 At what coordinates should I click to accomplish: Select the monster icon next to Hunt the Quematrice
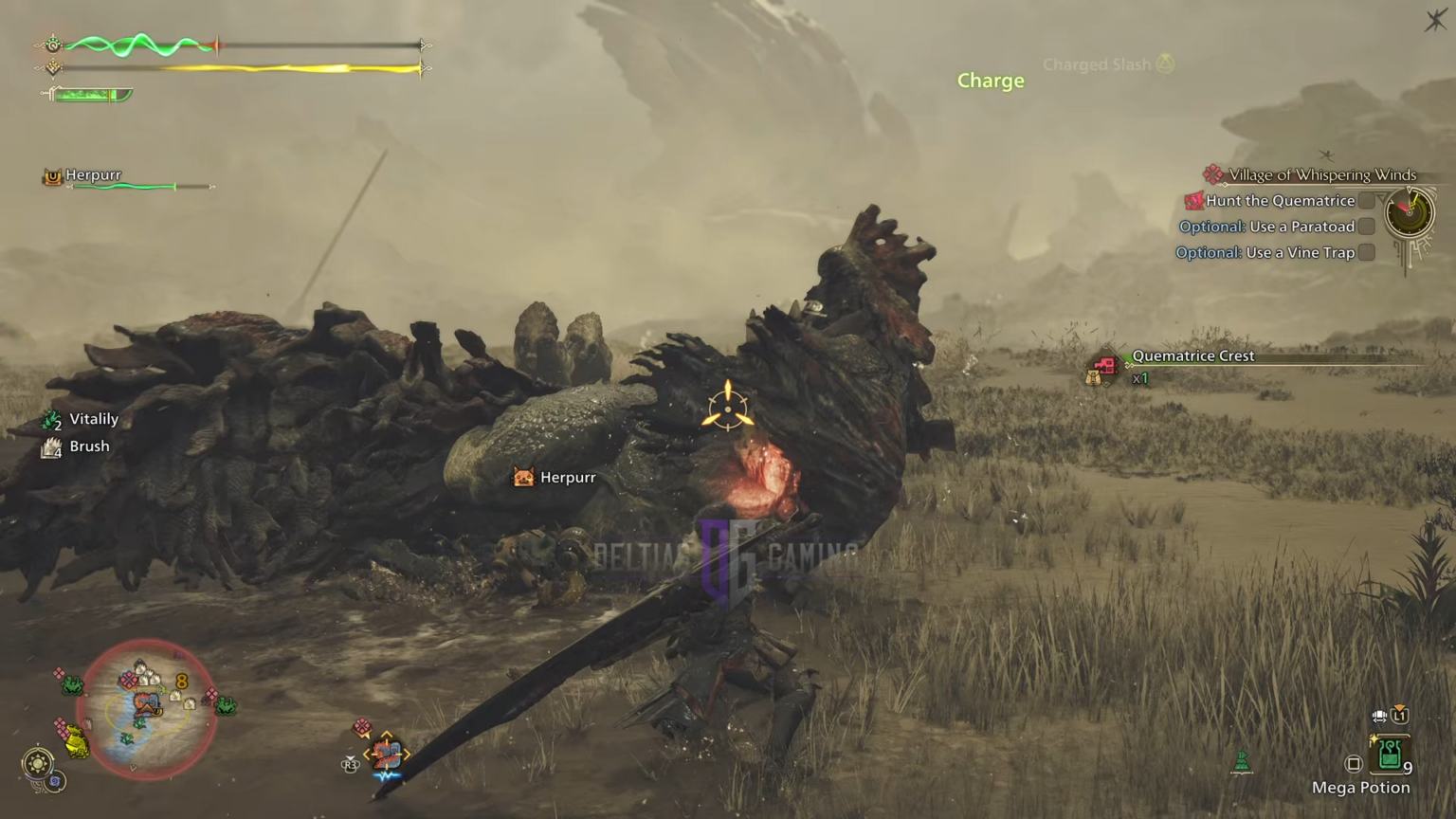pos(1193,200)
